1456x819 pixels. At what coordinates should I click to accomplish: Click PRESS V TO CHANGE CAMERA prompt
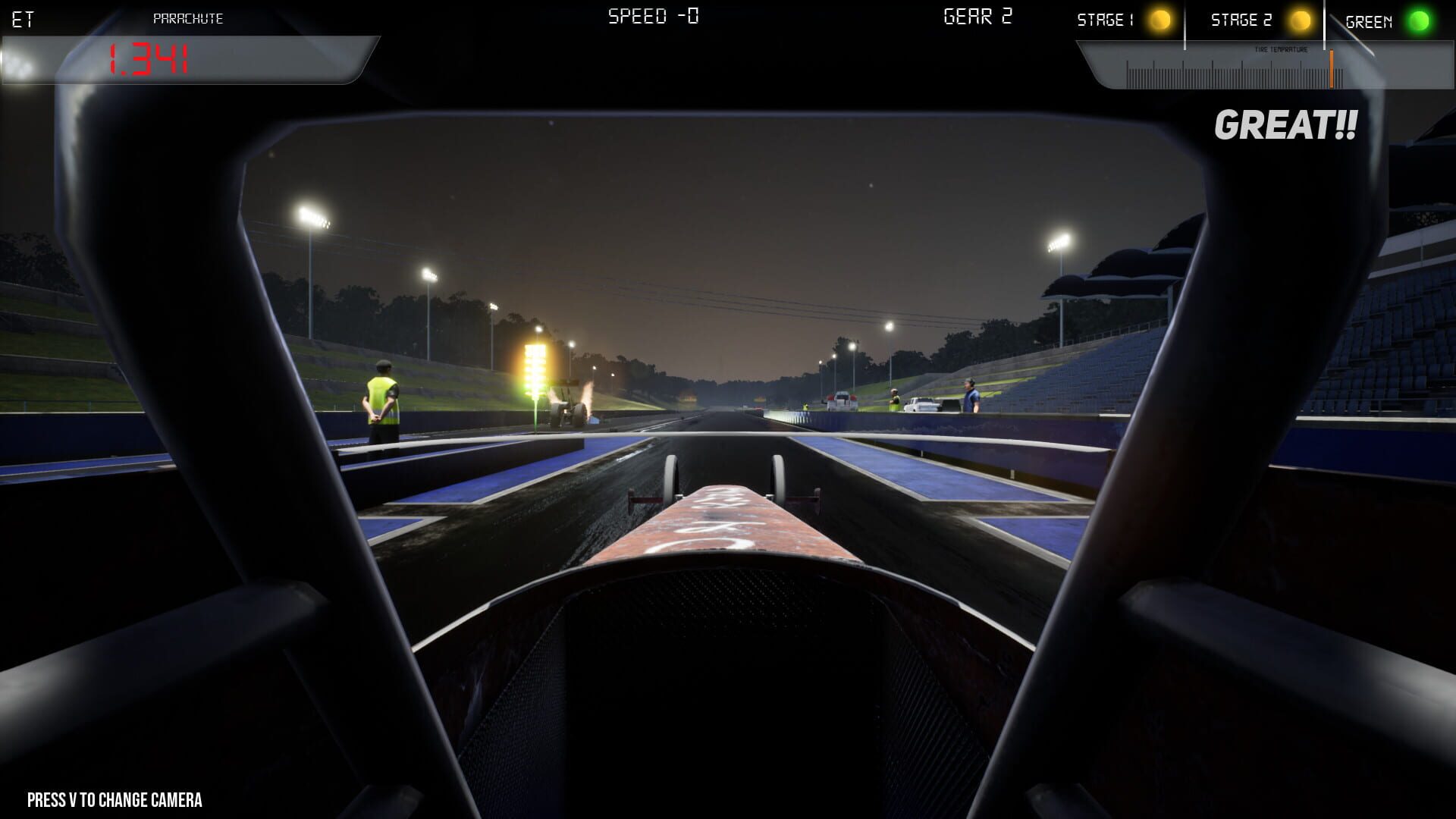click(114, 800)
